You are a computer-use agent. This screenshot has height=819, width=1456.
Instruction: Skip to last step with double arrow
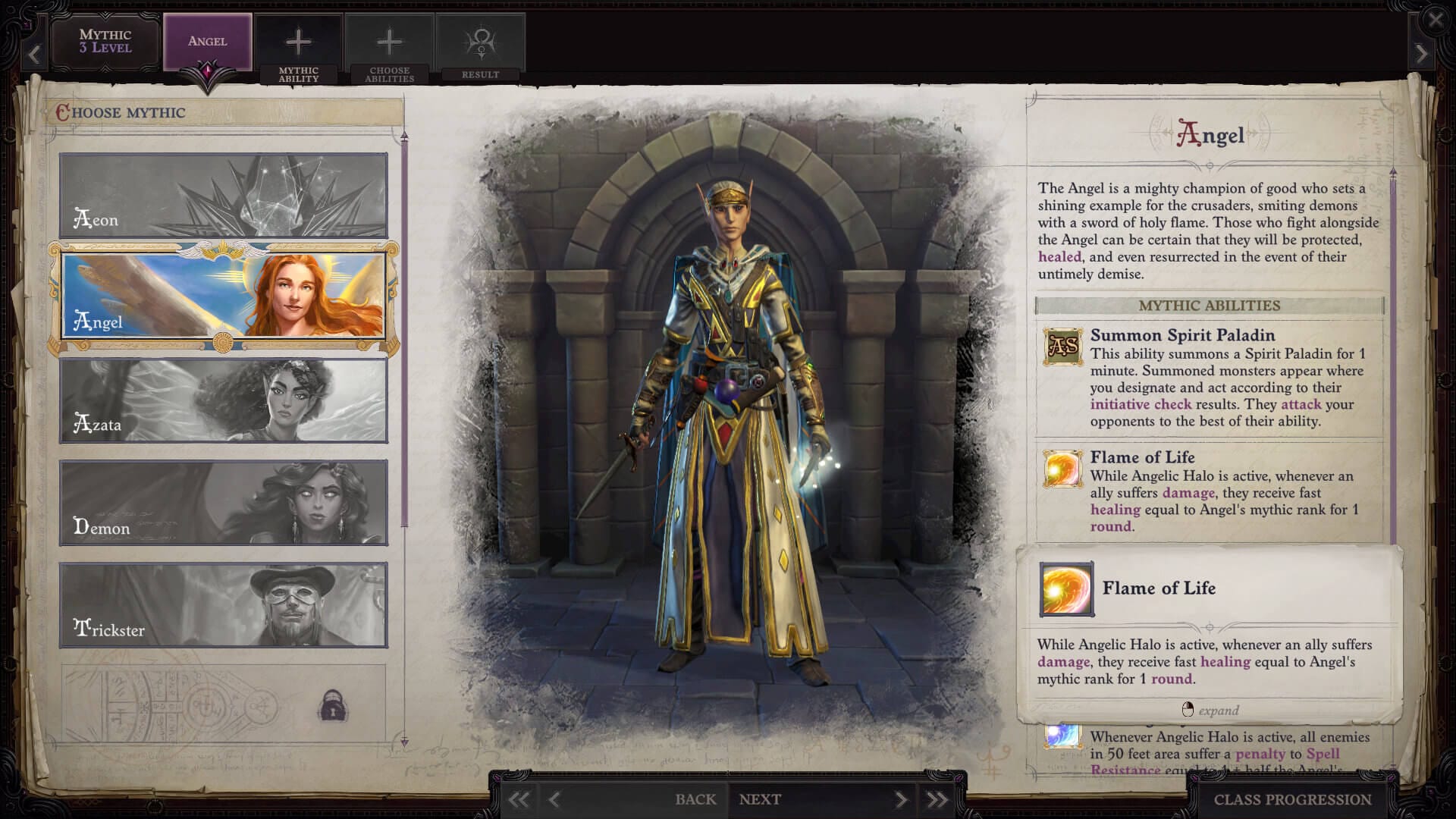coord(937,799)
